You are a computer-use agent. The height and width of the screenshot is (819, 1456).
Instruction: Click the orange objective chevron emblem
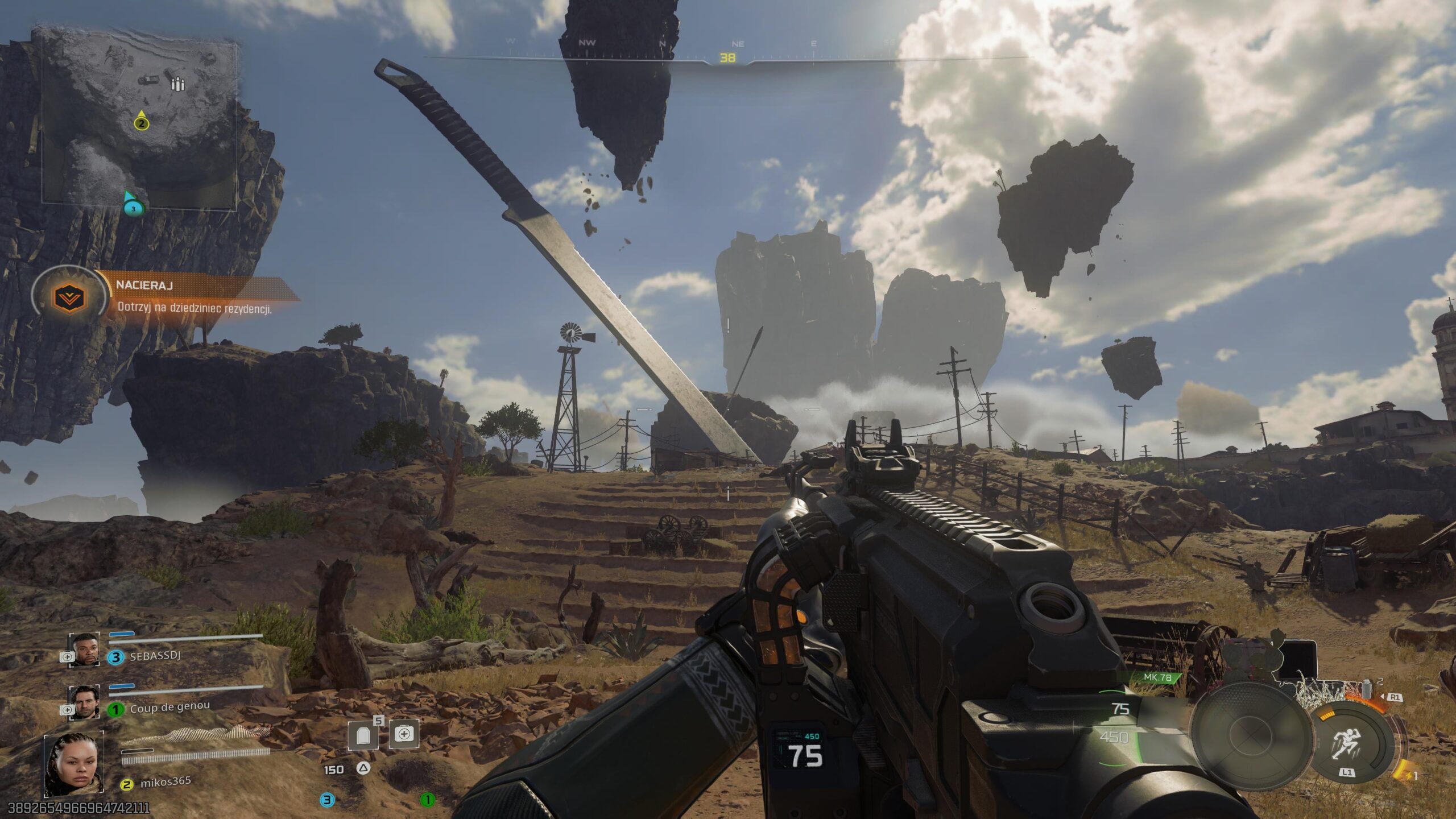[x=69, y=297]
